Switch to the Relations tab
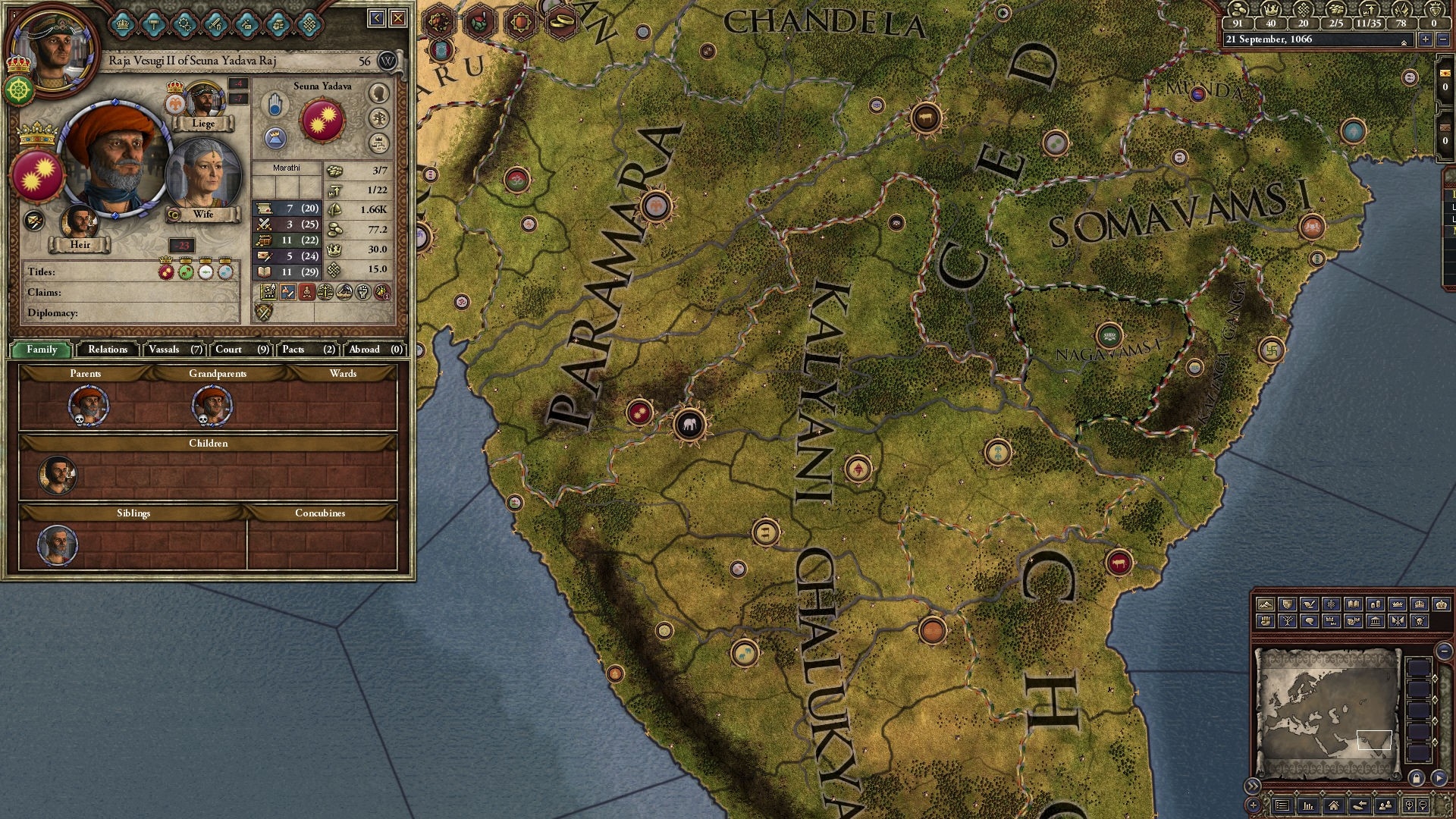The width and height of the screenshot is (1456, 819). (x=108, y=349)
